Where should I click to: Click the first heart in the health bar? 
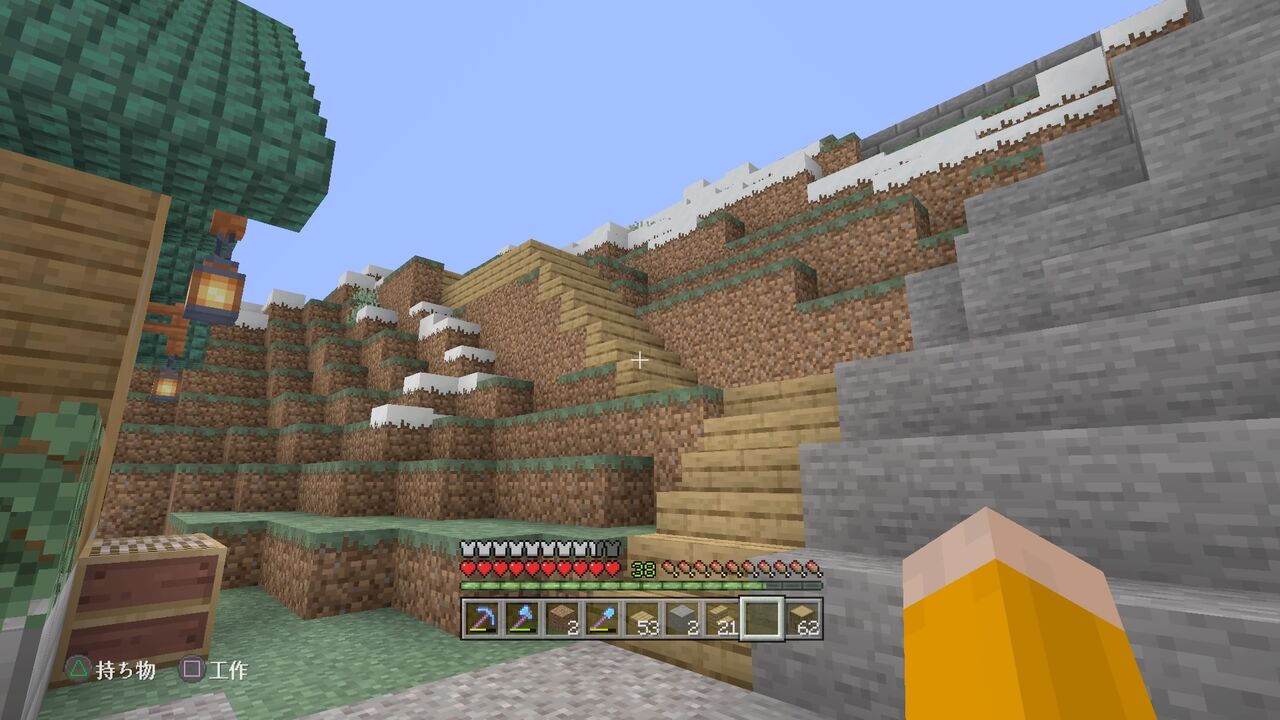(466, 567)
